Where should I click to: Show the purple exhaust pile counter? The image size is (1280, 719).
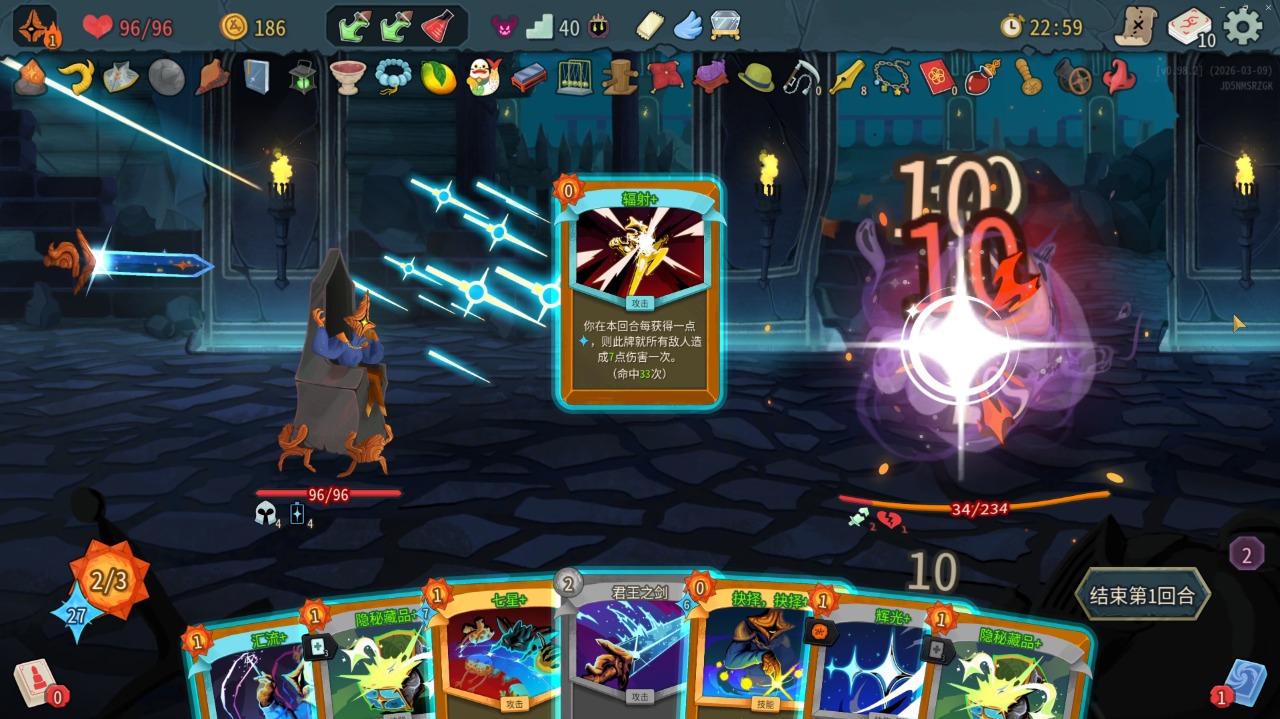1246,554
